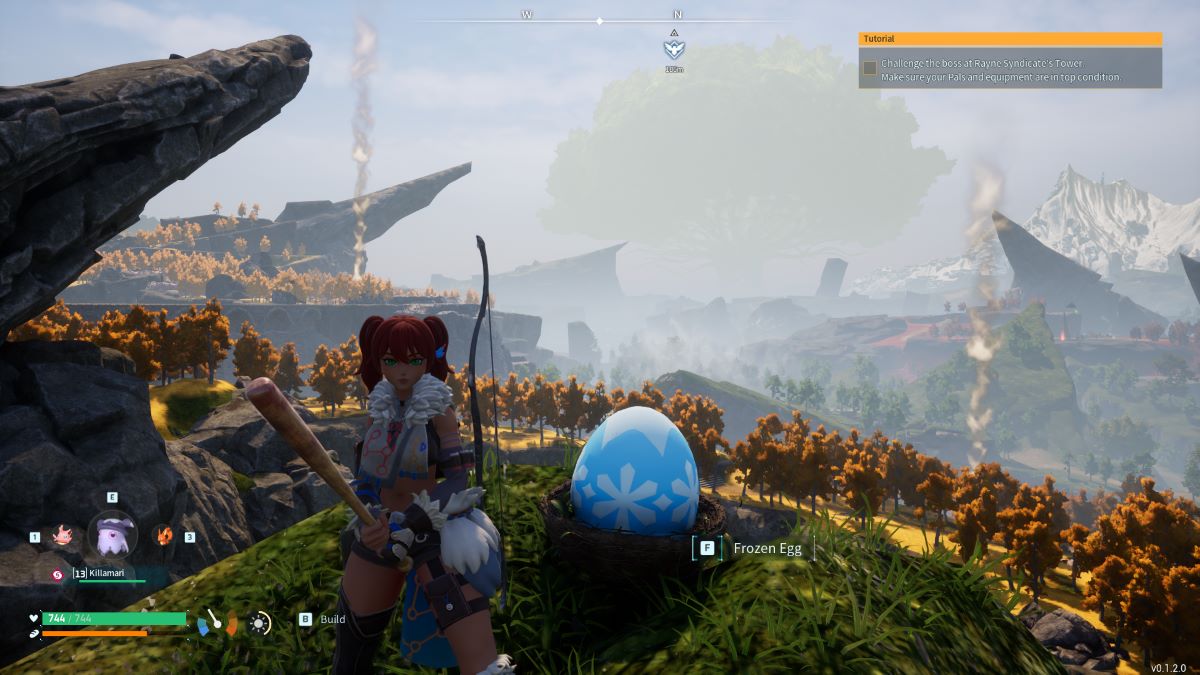Click the temperature gauge indicator
Viewport: 1200px width, 675px height.
(218, 623)
